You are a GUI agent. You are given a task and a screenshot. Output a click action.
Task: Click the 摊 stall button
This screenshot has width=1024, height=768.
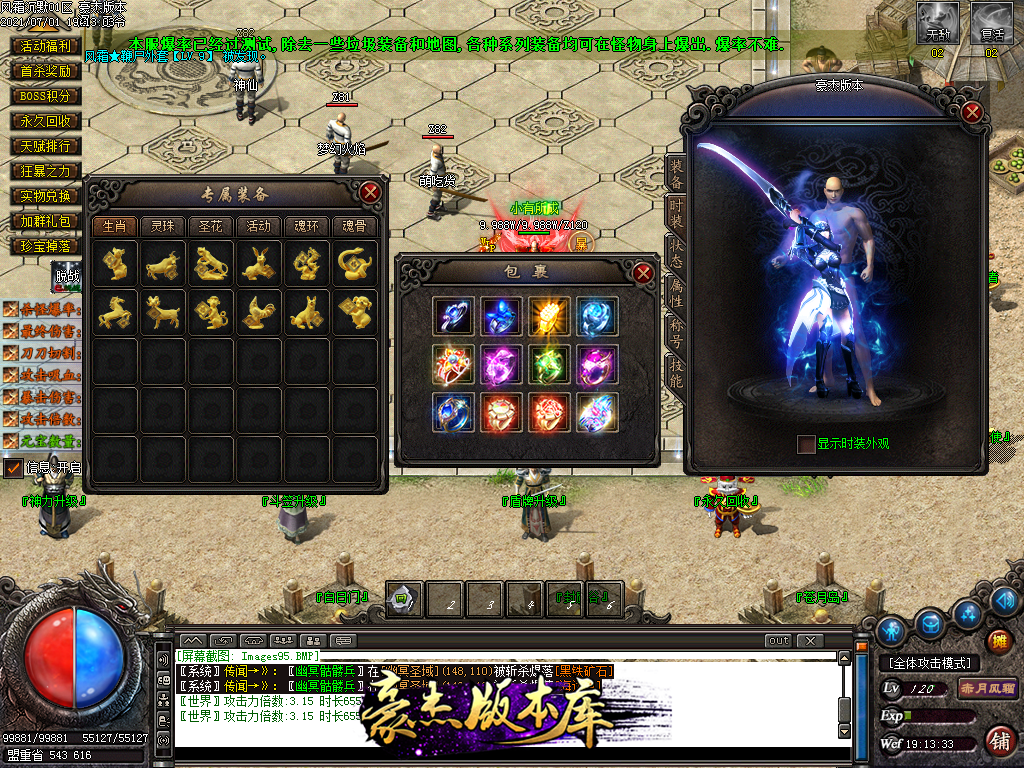(997, 641)
